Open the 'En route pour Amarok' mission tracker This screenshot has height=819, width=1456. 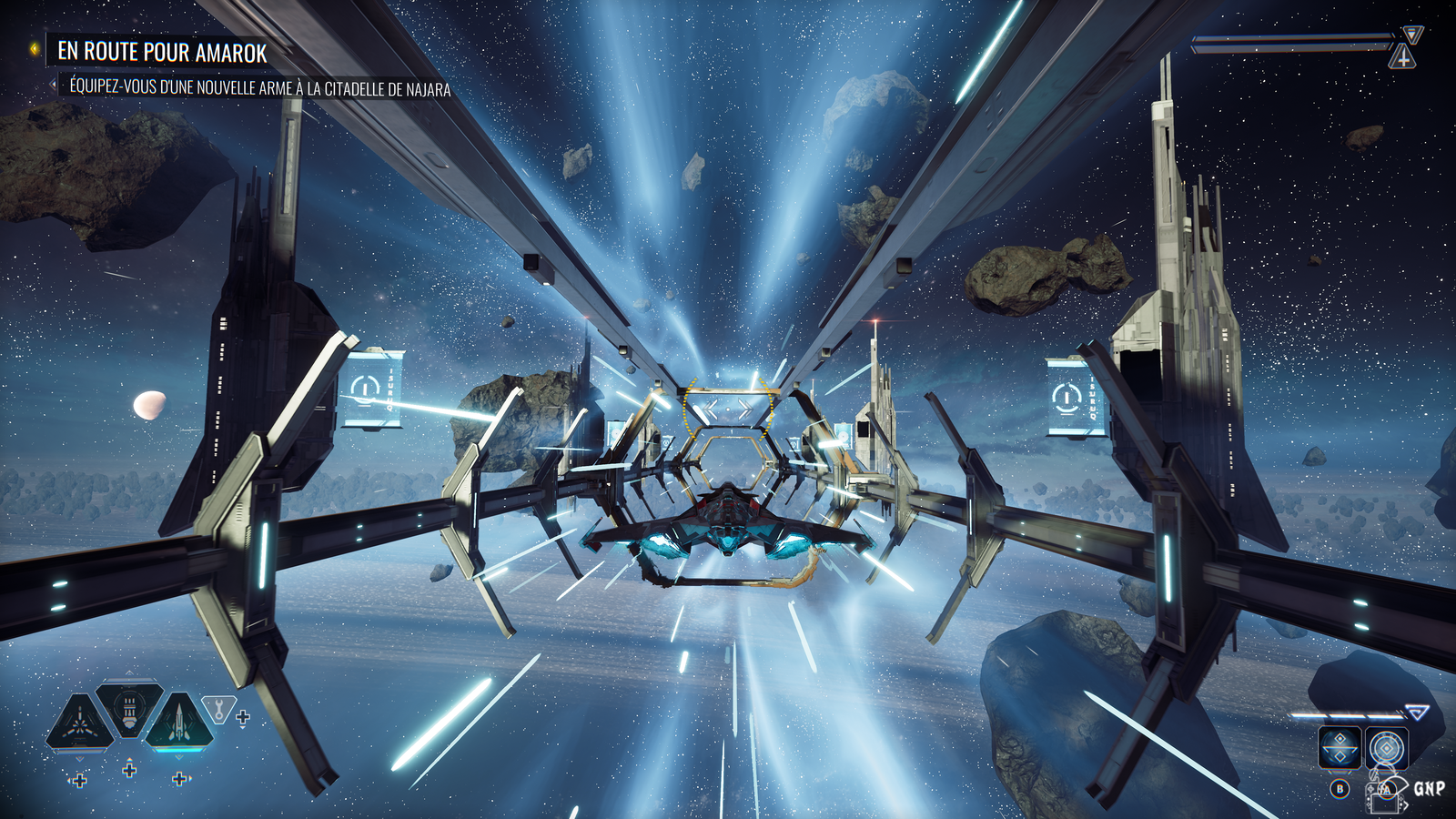[x=162, y=52]
